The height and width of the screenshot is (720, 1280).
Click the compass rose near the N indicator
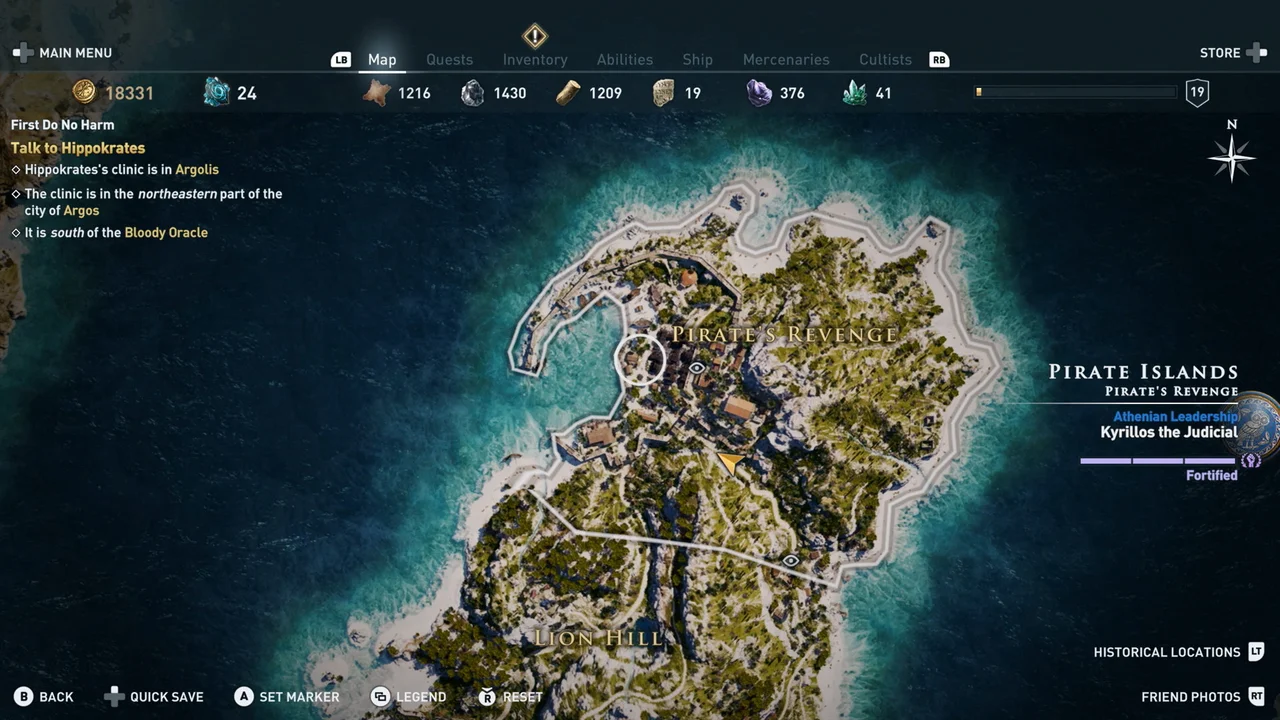click(x=1231, y=157)
